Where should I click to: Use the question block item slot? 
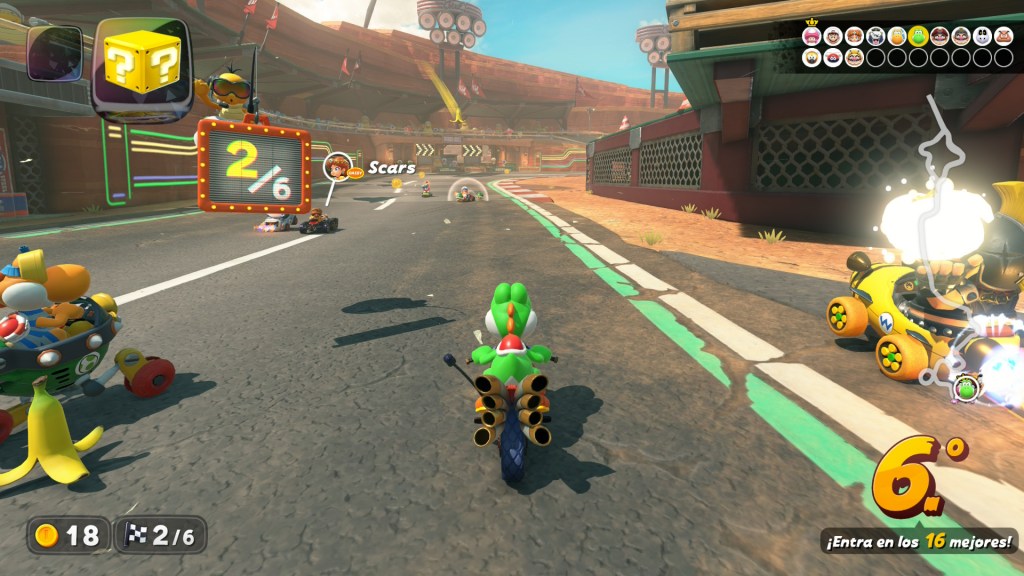[x=141, y=66]
